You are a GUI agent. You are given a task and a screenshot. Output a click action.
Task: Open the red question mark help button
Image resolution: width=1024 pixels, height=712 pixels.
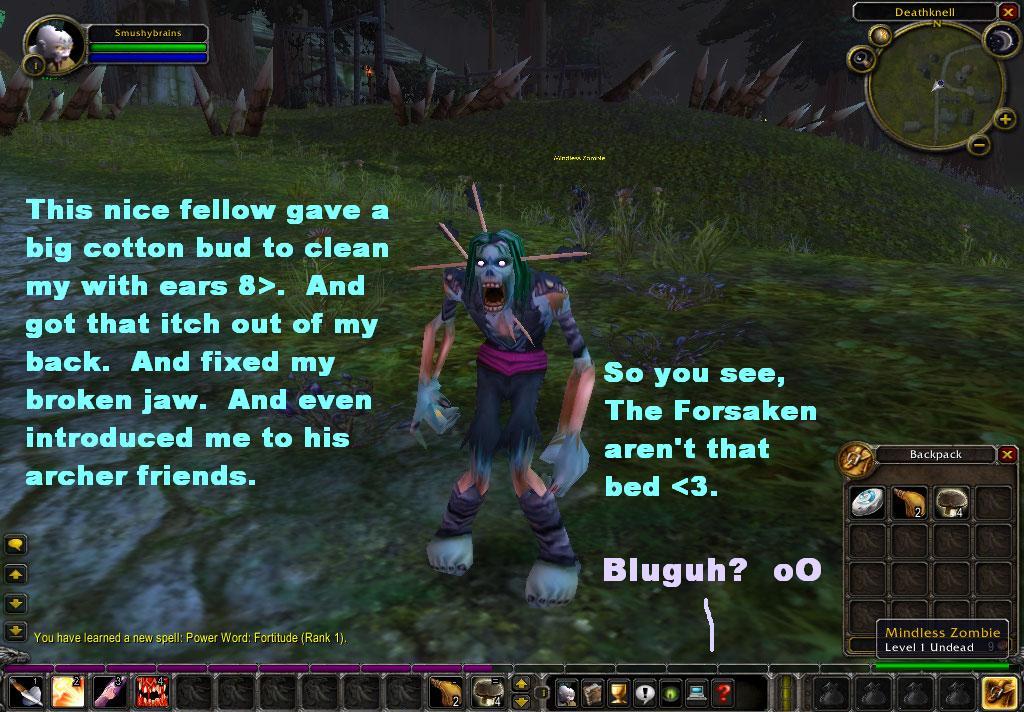(x=722, y=692)
